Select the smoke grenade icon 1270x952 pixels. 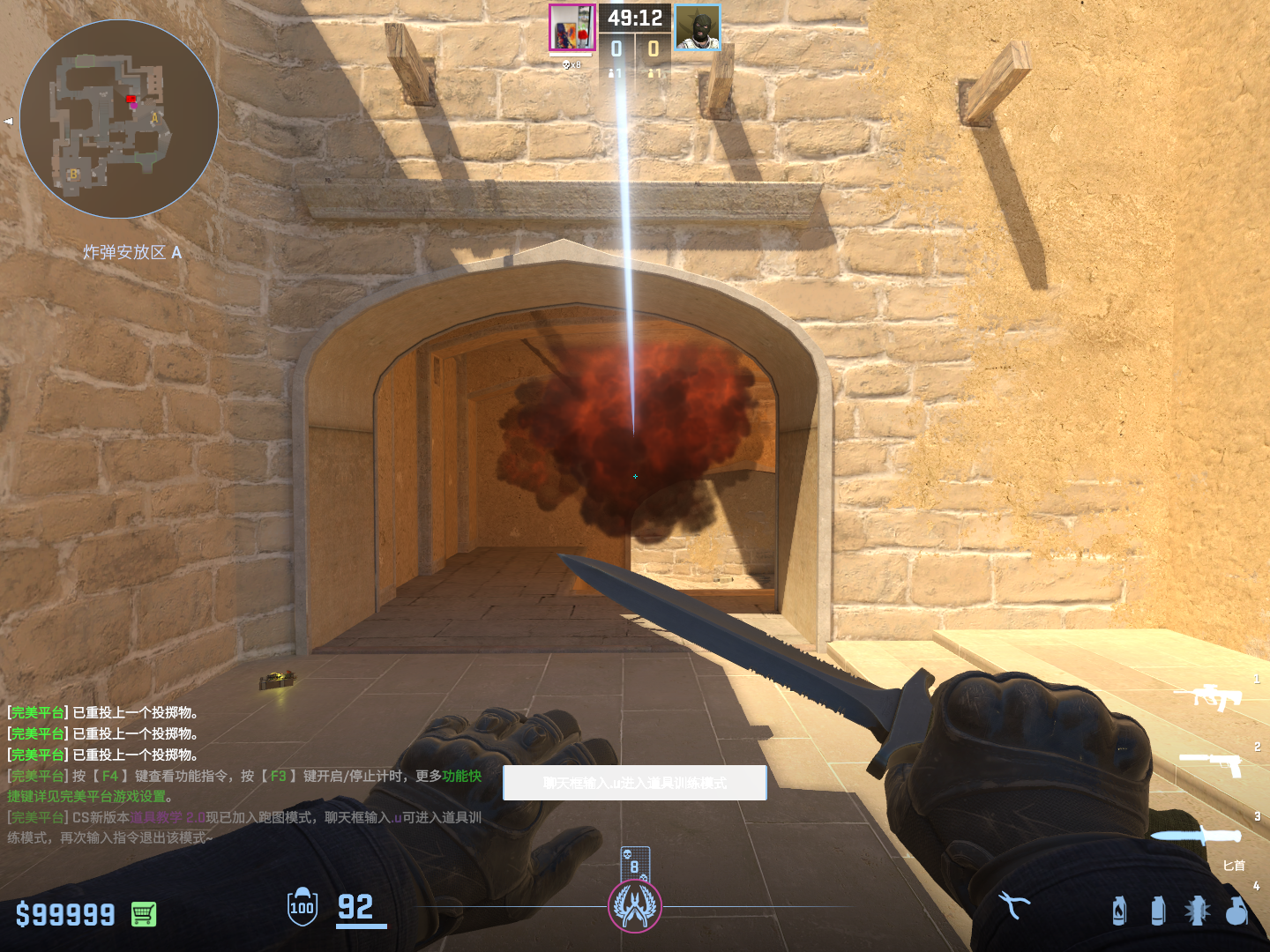[1158, 911]
